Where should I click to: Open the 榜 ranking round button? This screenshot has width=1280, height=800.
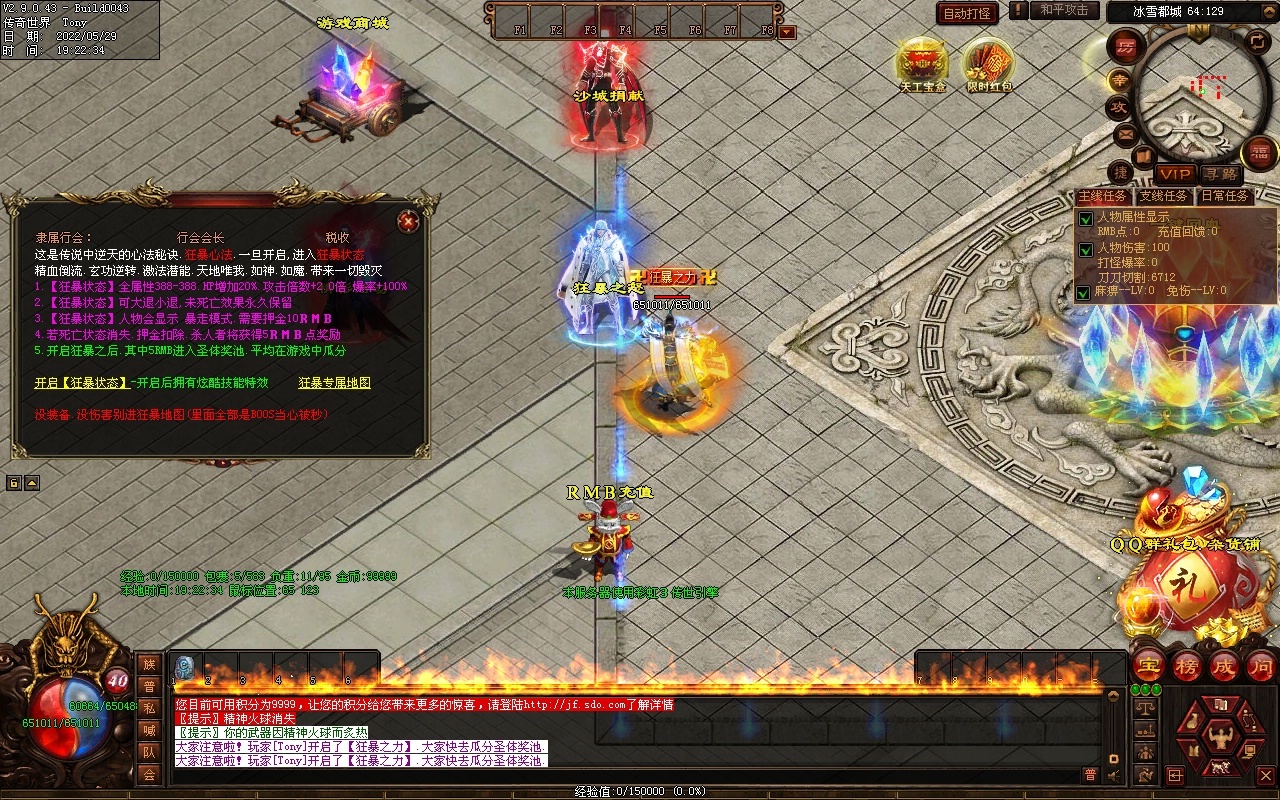point(1187,665)
